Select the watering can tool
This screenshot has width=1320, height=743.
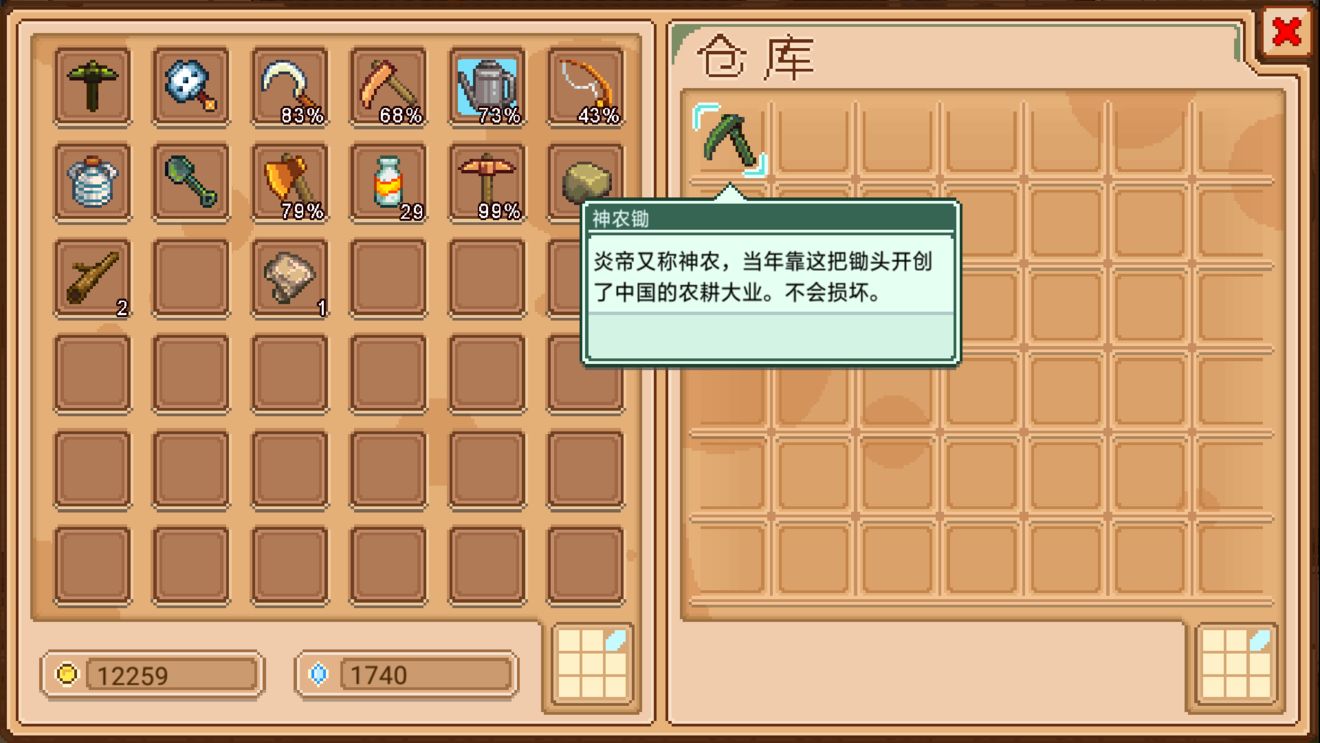(x=487, y=85)
